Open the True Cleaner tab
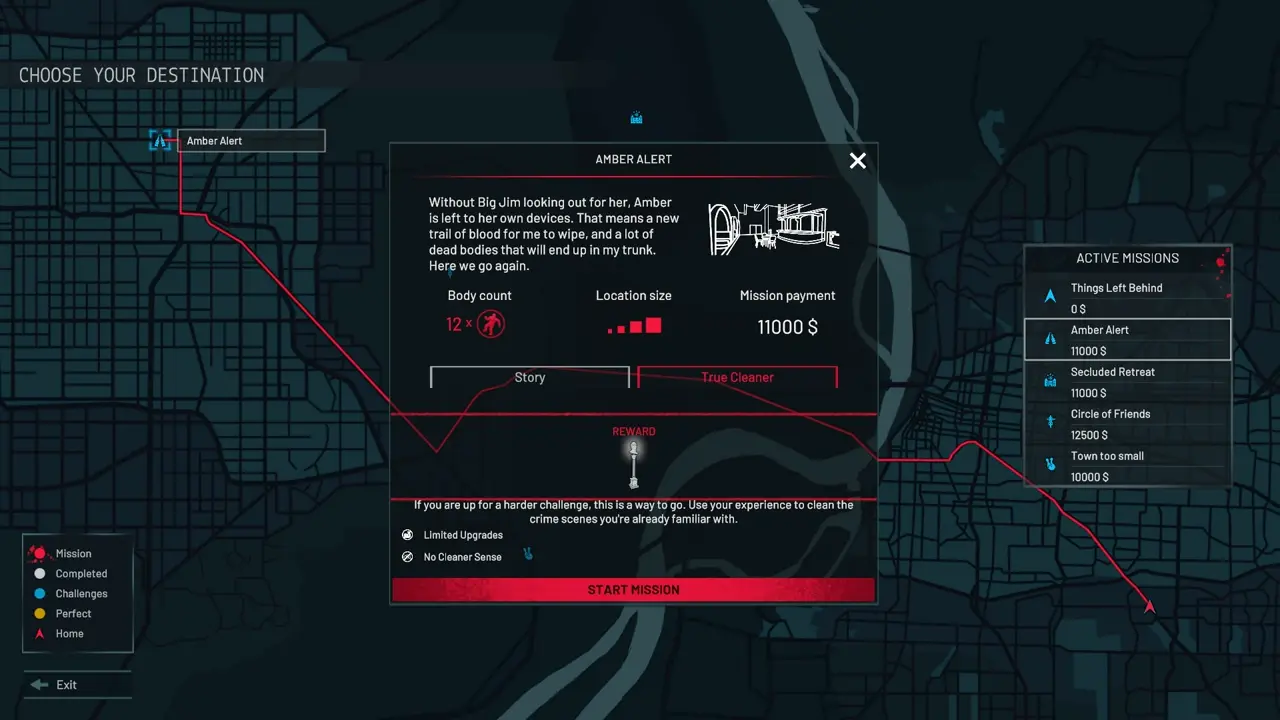The width and height of the screenshot is (1280, 720). tap(737, 378)
